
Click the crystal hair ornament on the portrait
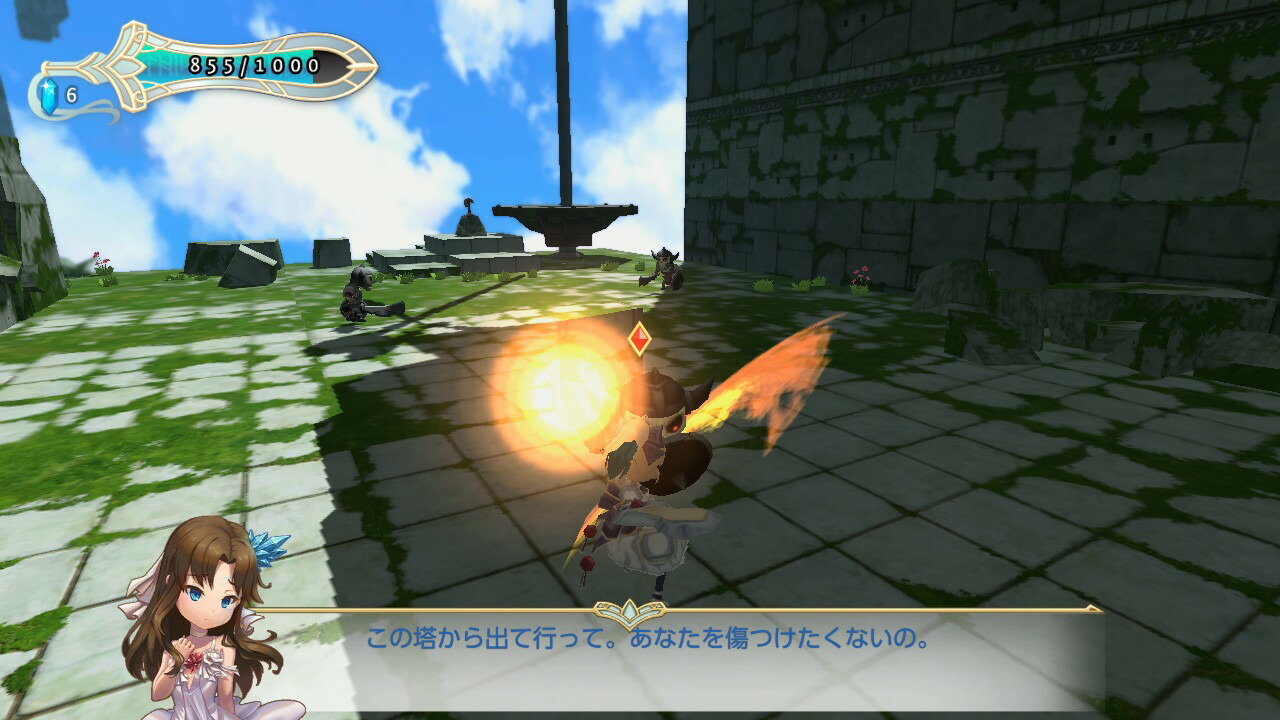point(268,545)
